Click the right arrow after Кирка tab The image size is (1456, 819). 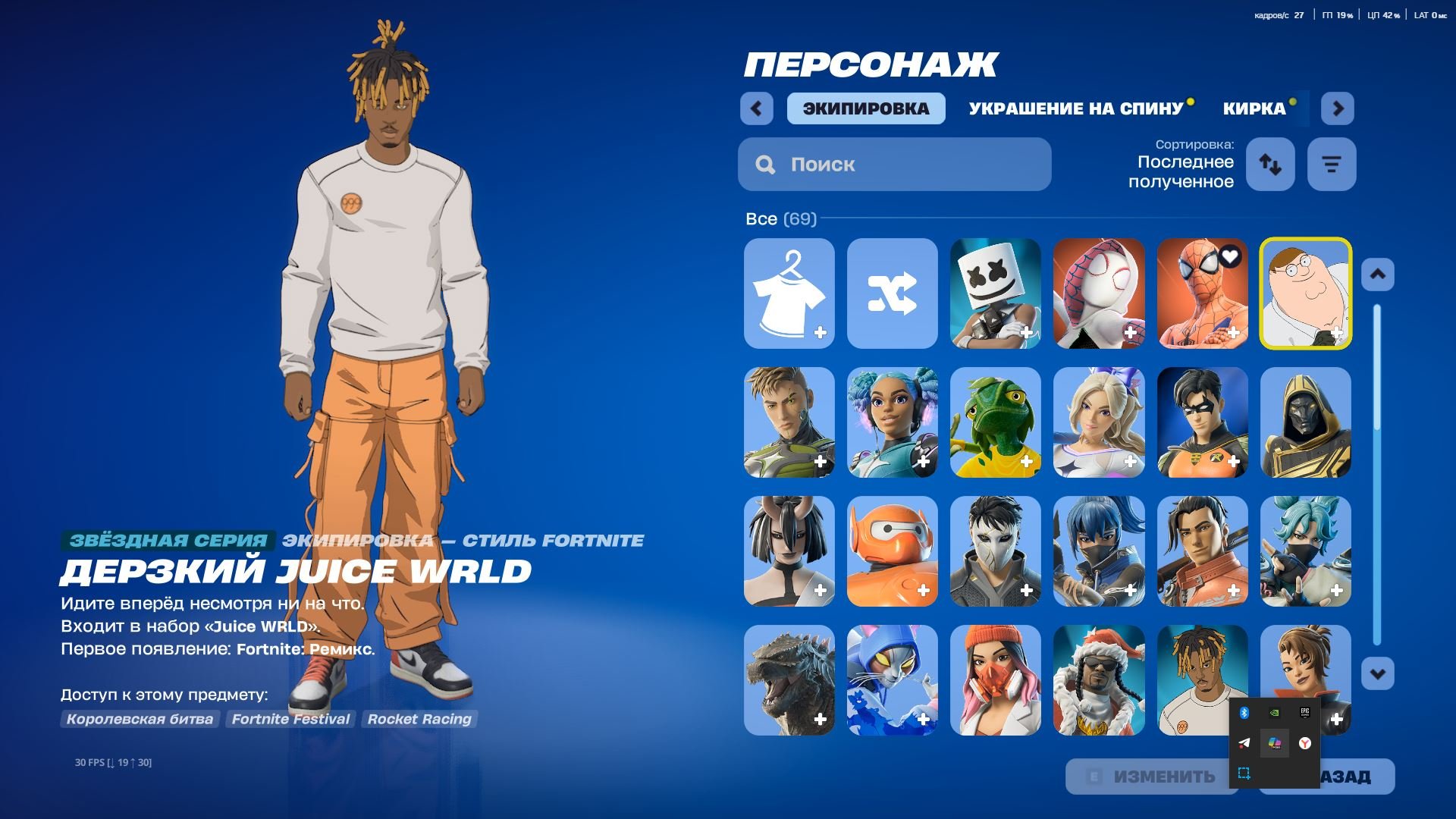pos(1338,108)
